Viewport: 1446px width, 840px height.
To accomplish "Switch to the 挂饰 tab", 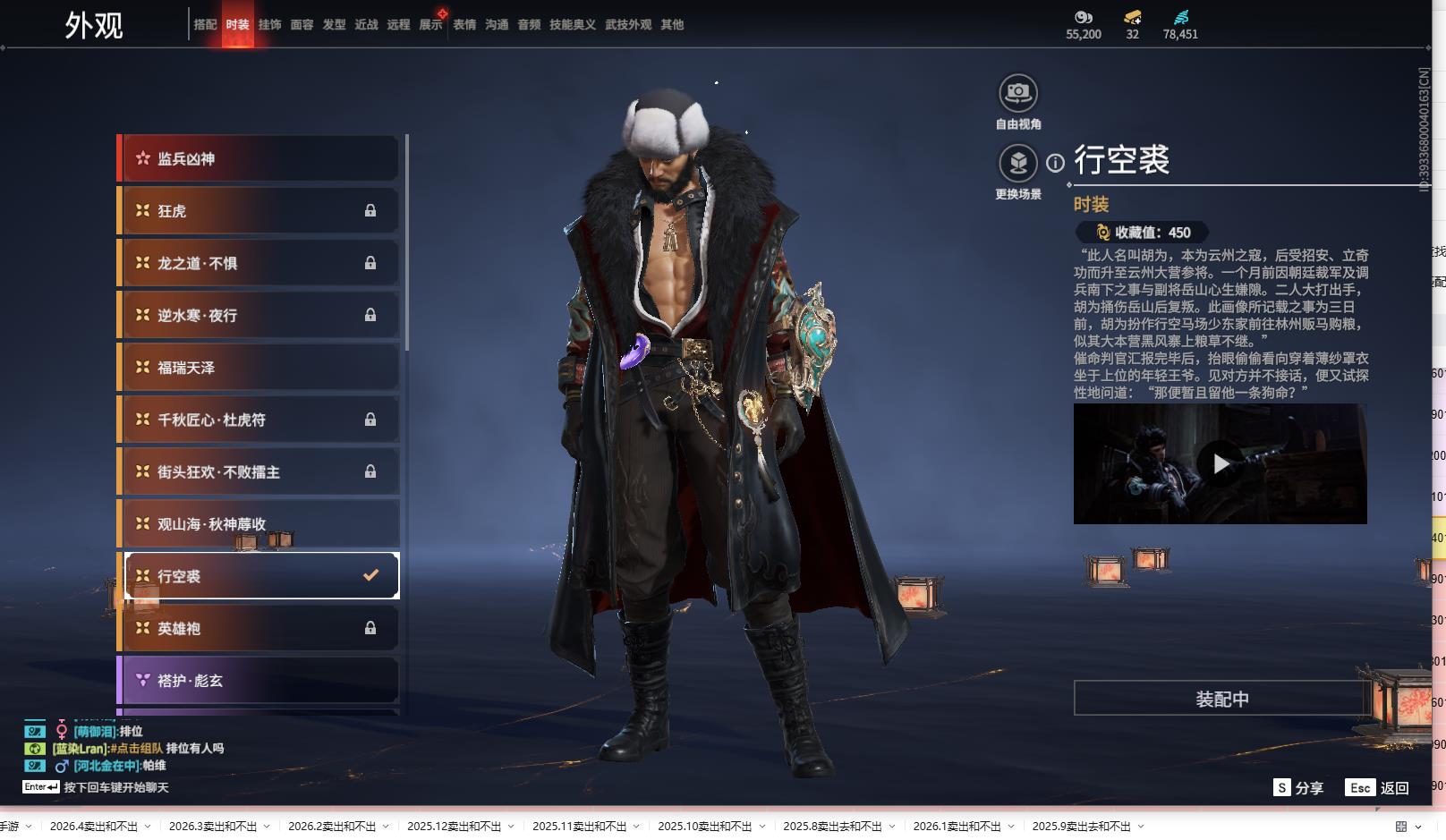I will (269, 25).
